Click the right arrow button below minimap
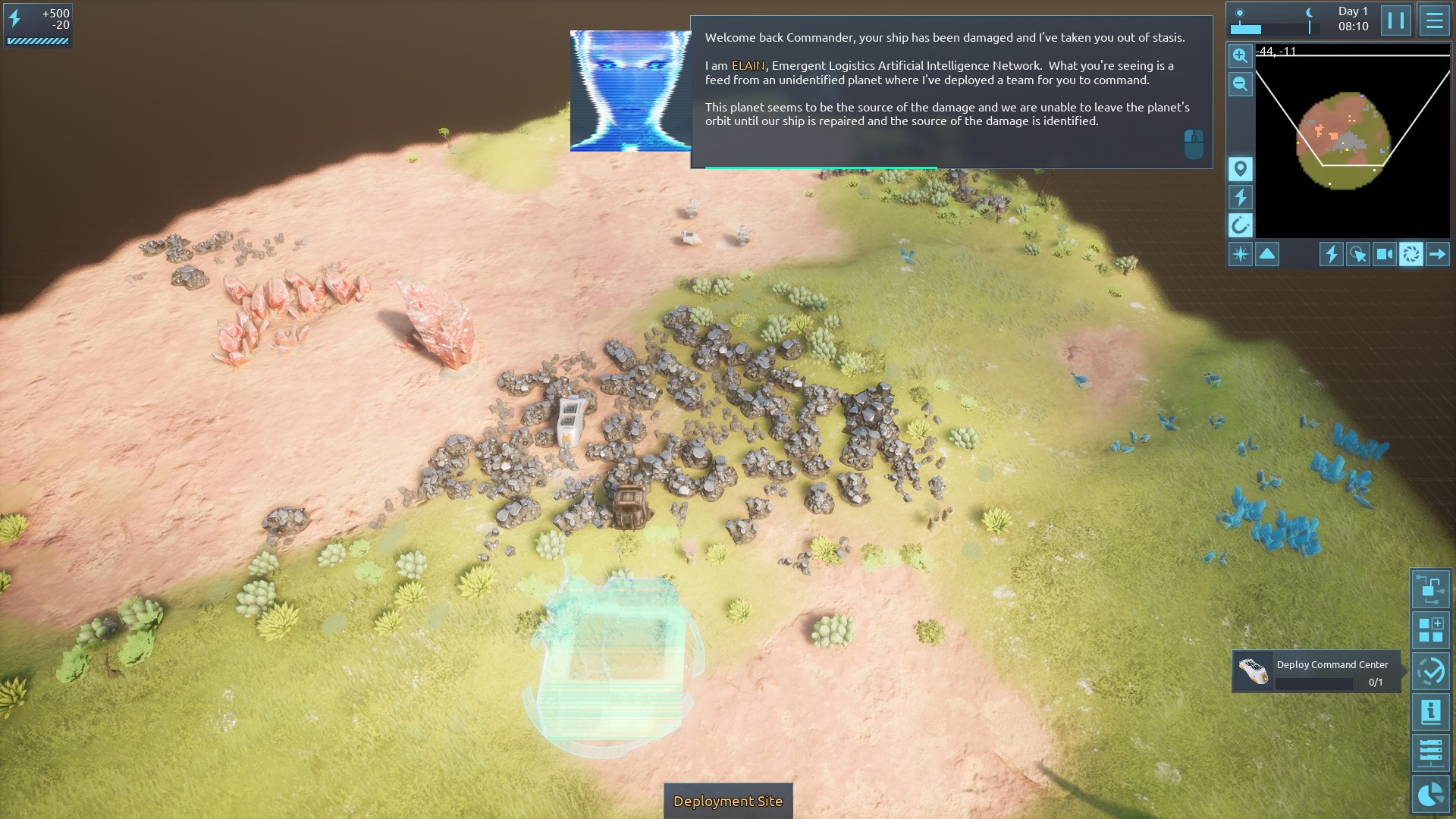 point(1438,254)
